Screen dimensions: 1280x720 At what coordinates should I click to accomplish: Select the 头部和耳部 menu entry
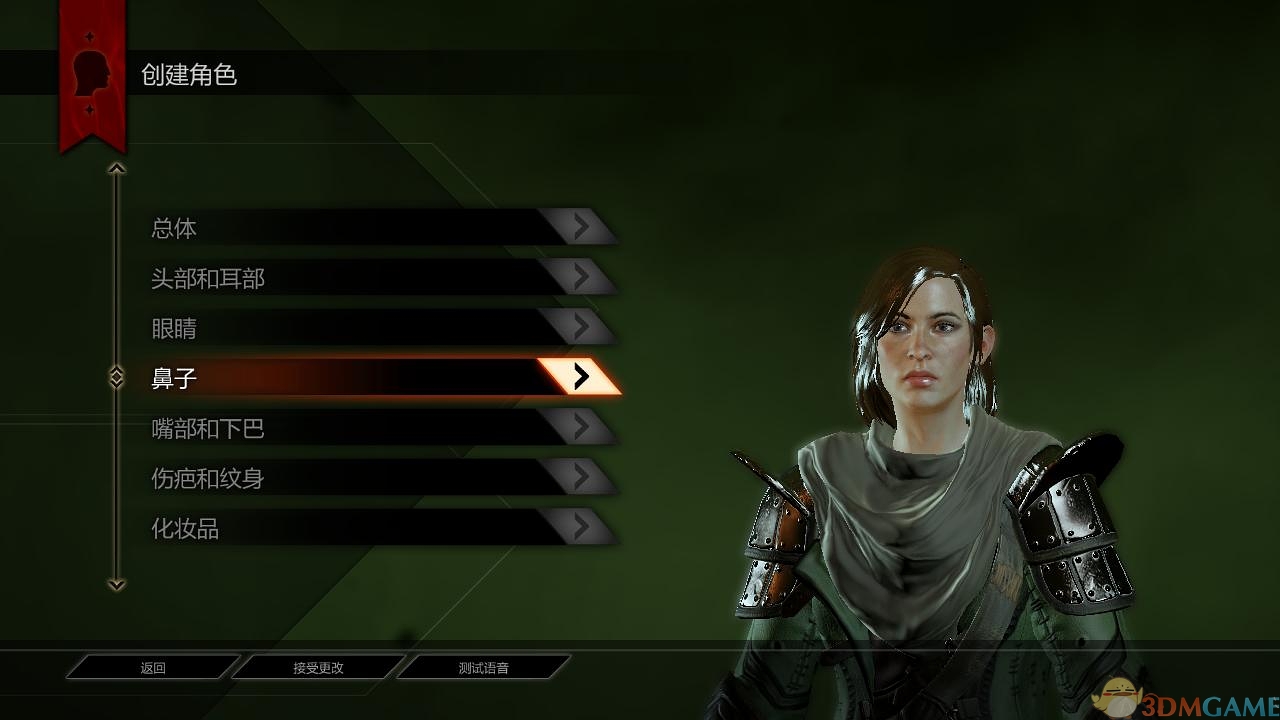click(x=380, y=278)
